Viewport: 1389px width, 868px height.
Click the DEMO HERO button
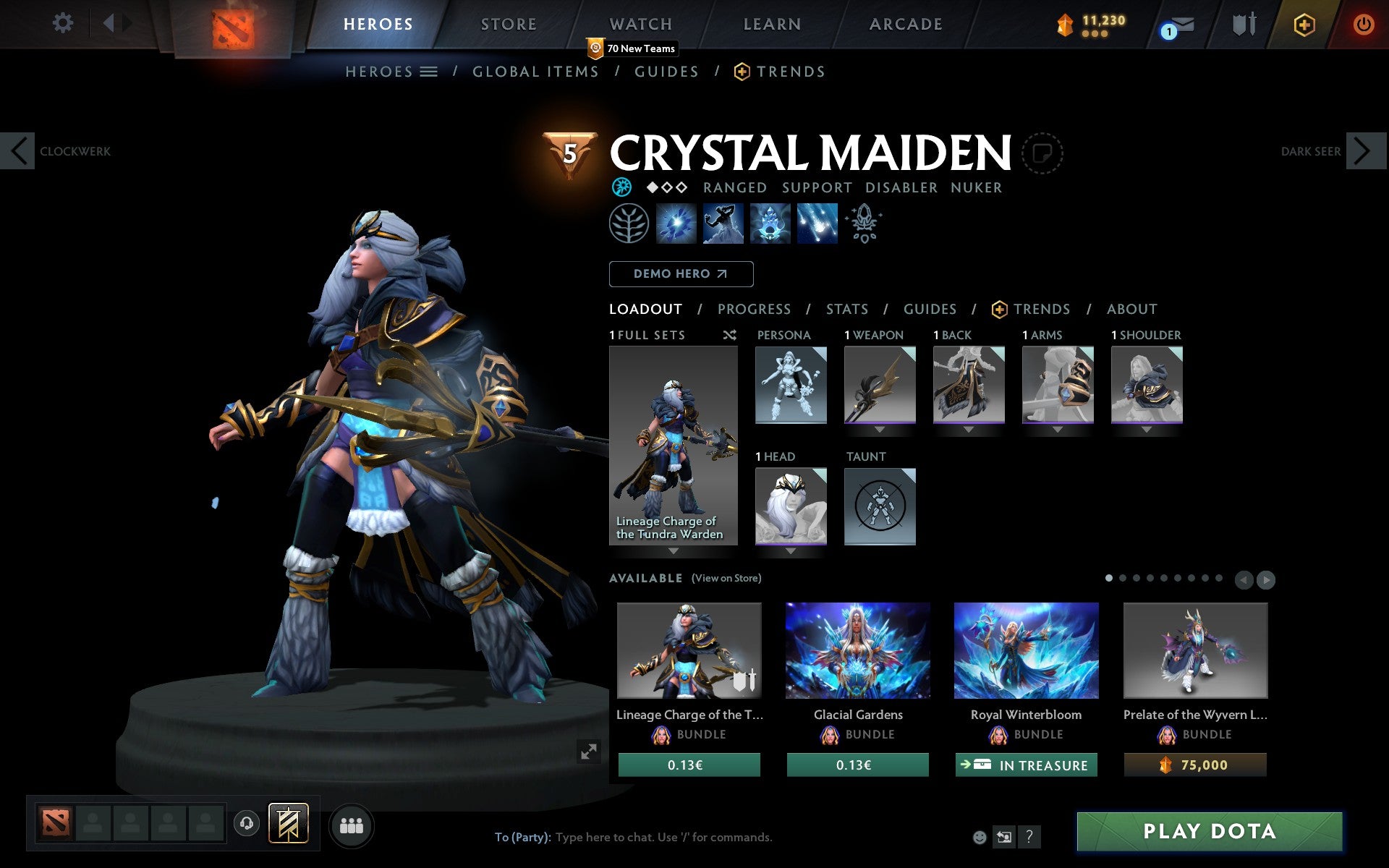click(681, 274)
